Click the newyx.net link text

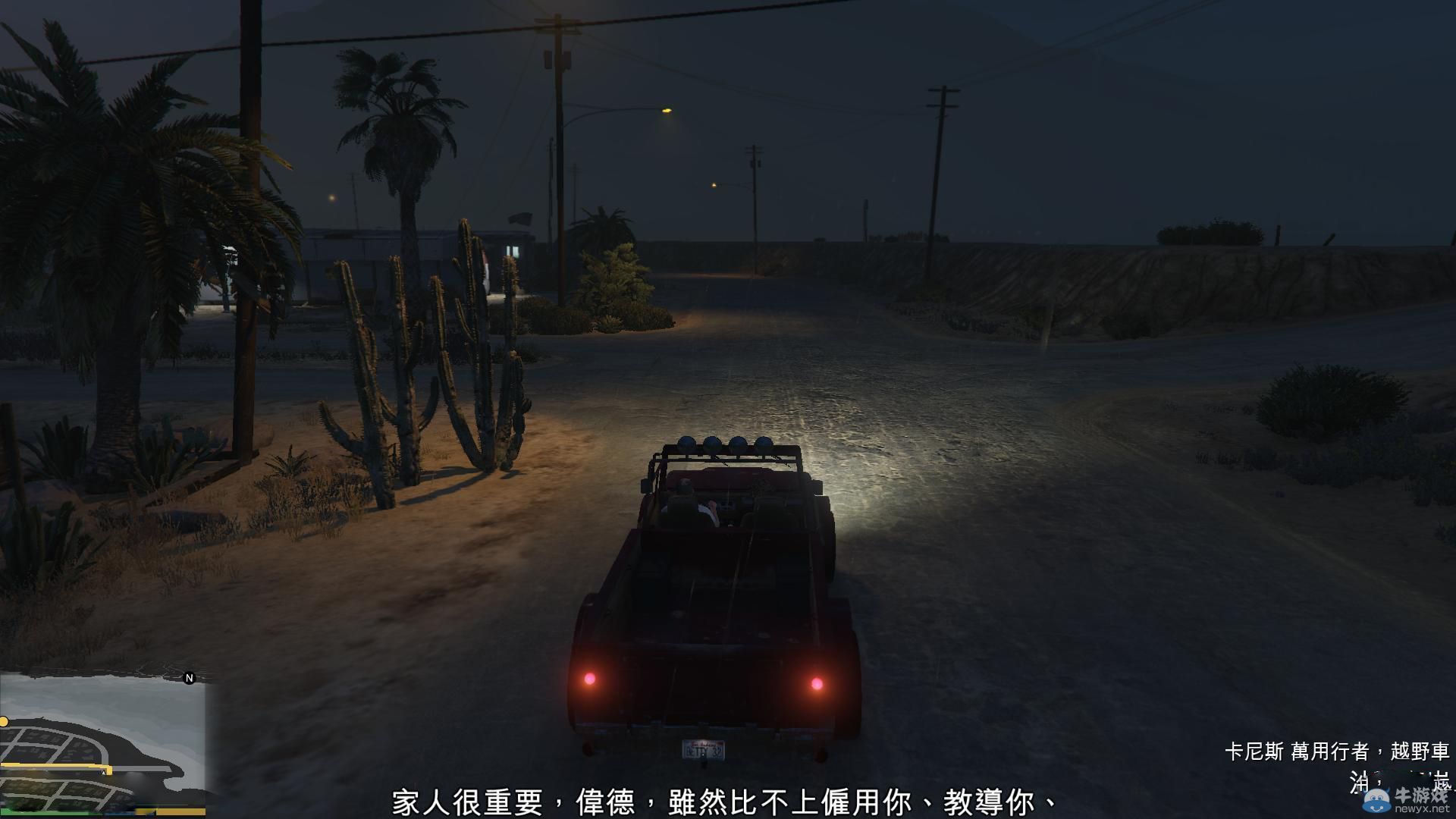tap(1421, 808)
